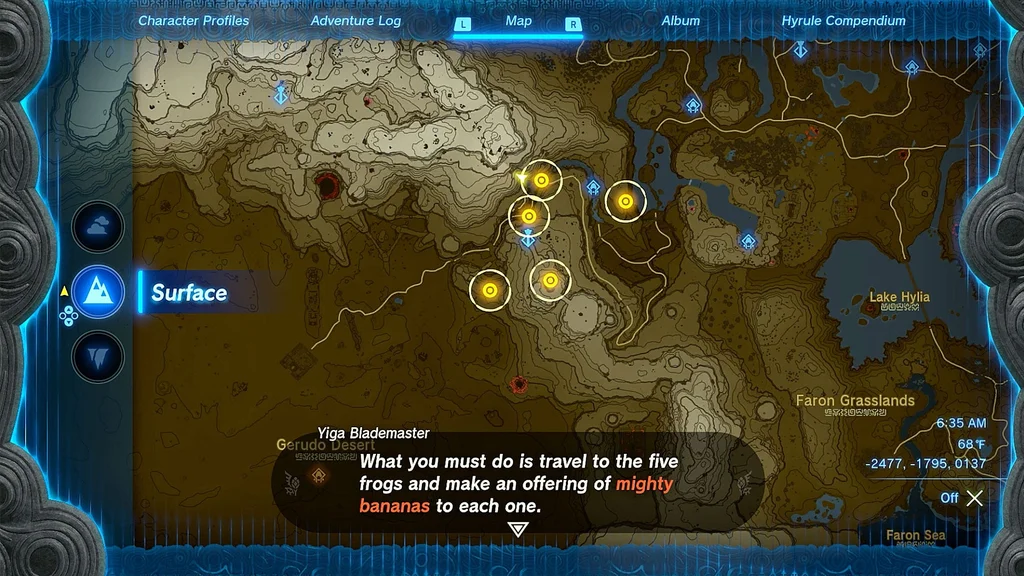Select the Surface map layer icon

click(98, 293)
